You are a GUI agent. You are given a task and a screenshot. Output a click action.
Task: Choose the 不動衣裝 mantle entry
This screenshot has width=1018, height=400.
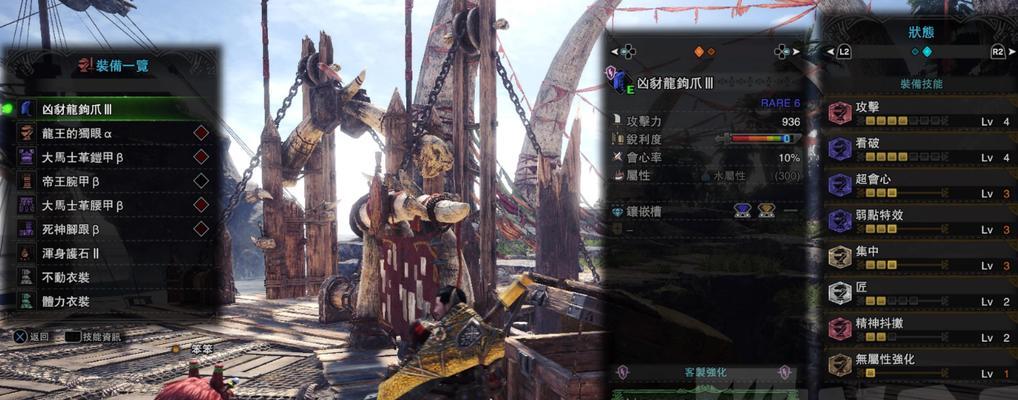[110, 277]
